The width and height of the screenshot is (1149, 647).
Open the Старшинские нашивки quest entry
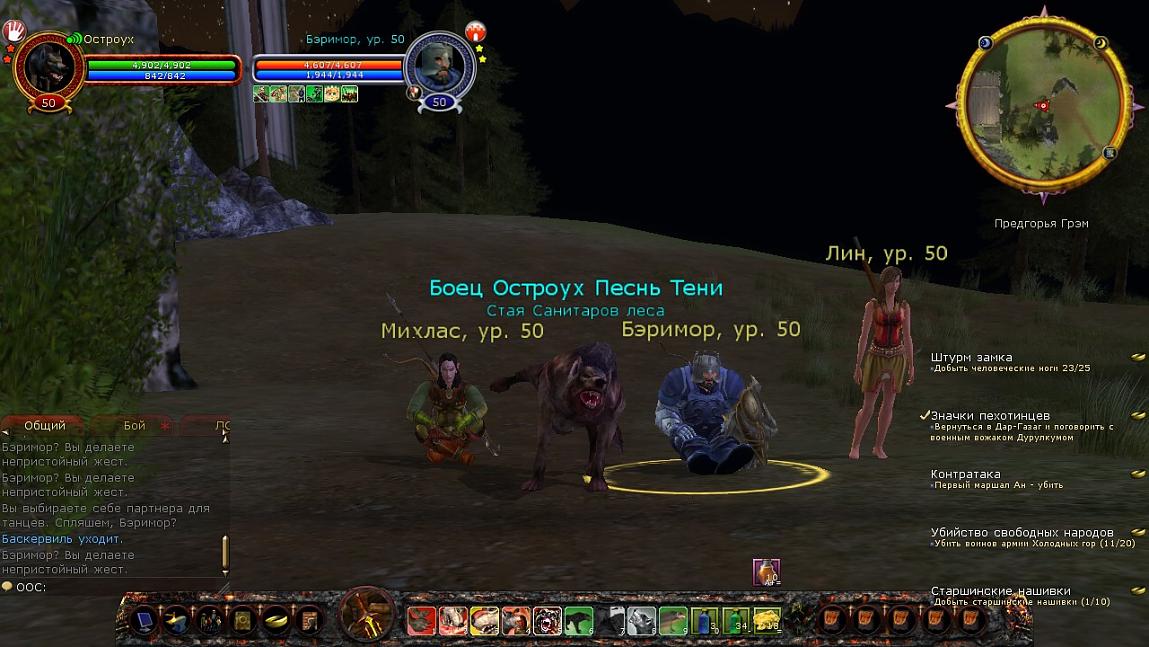coord(1000,591)
